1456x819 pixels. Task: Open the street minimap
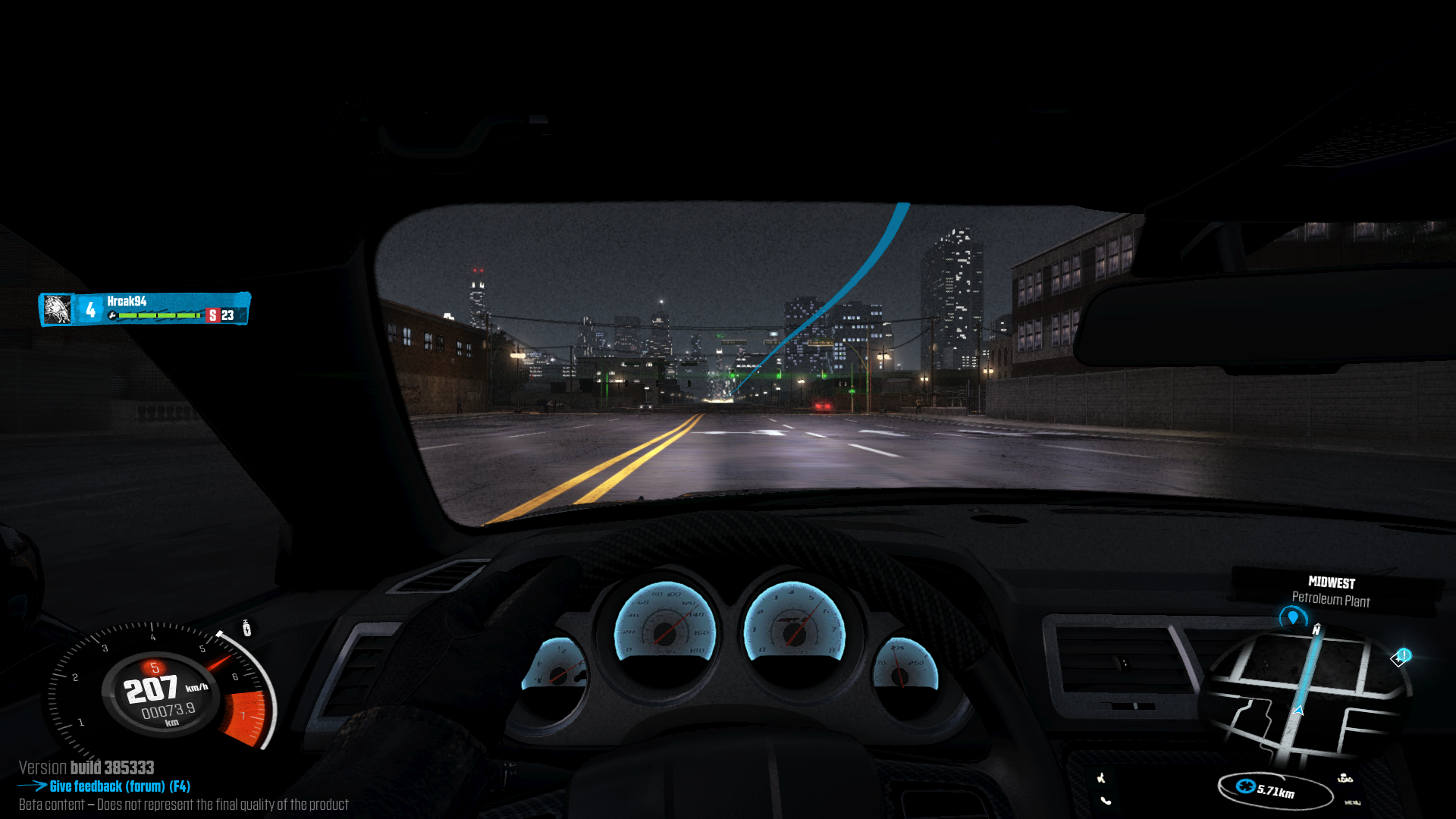tap(1306, 695)
